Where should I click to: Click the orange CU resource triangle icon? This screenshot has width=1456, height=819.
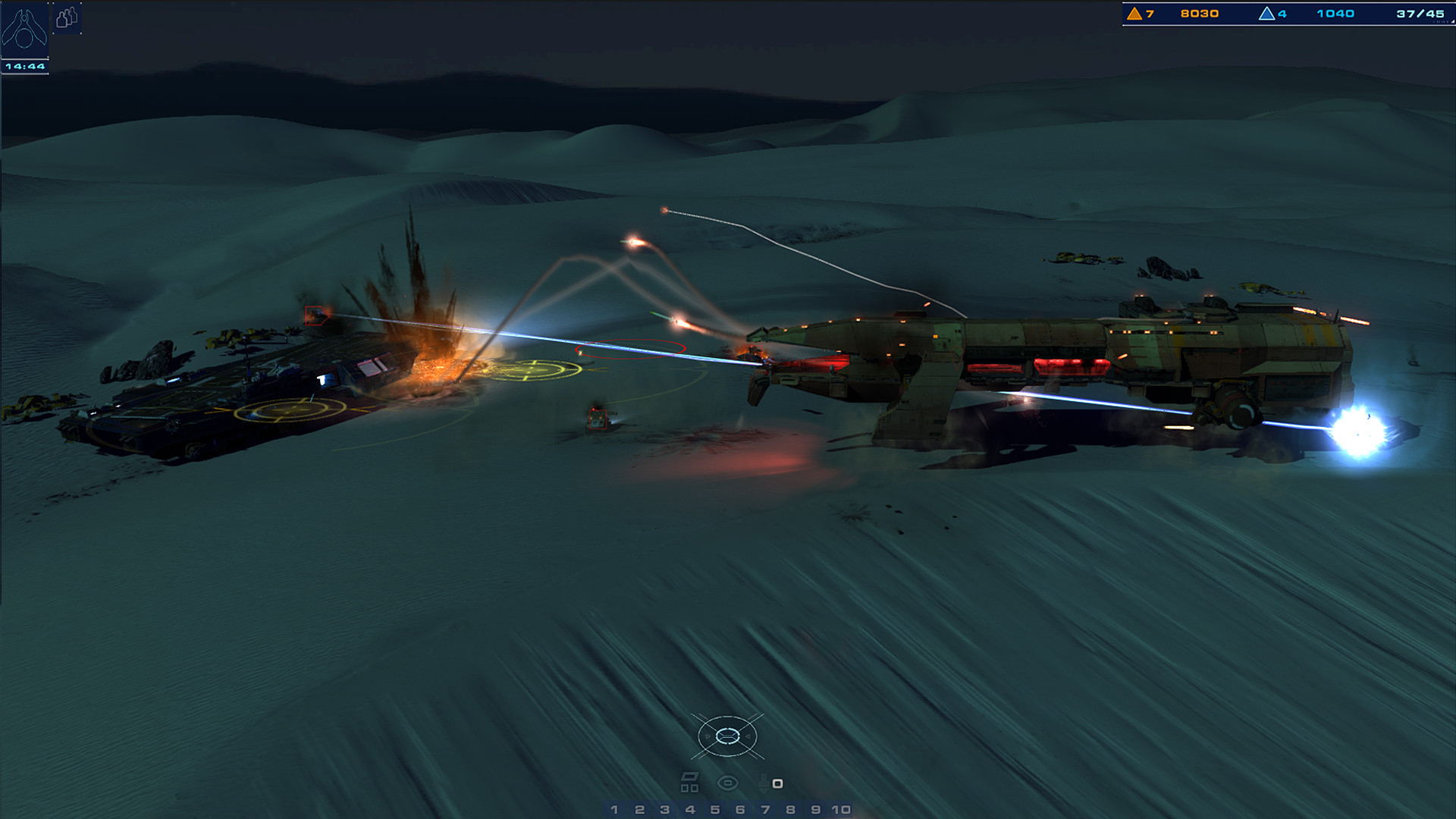(x=1134, y=14)
